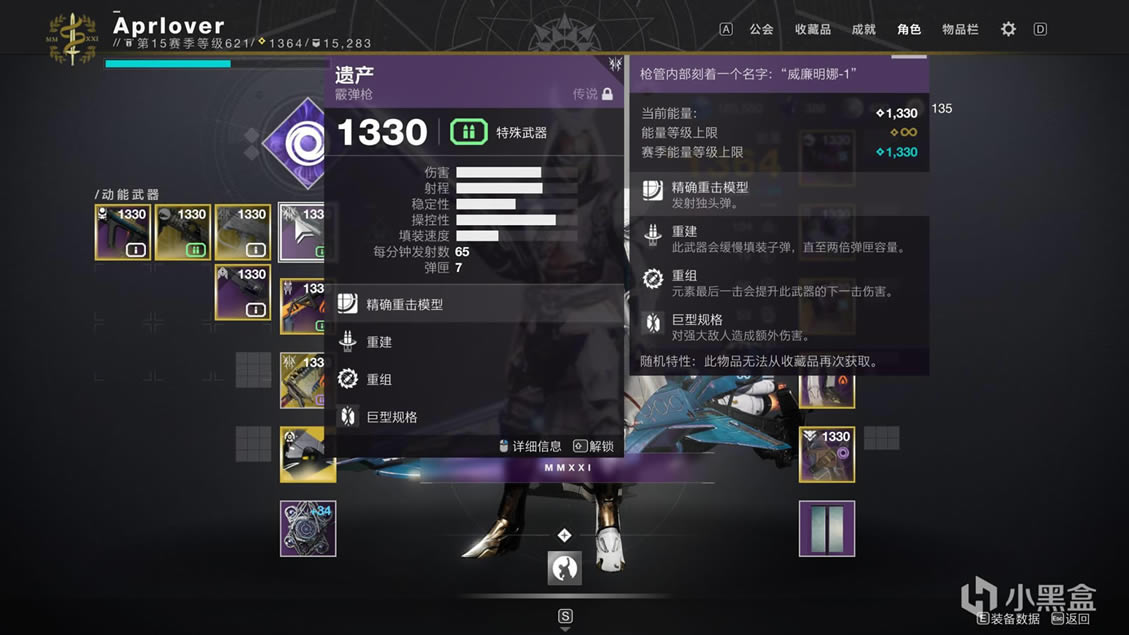
Task: Open the 成就 triumphs tab
Action: pyautogui.click(x=863, y=29)
